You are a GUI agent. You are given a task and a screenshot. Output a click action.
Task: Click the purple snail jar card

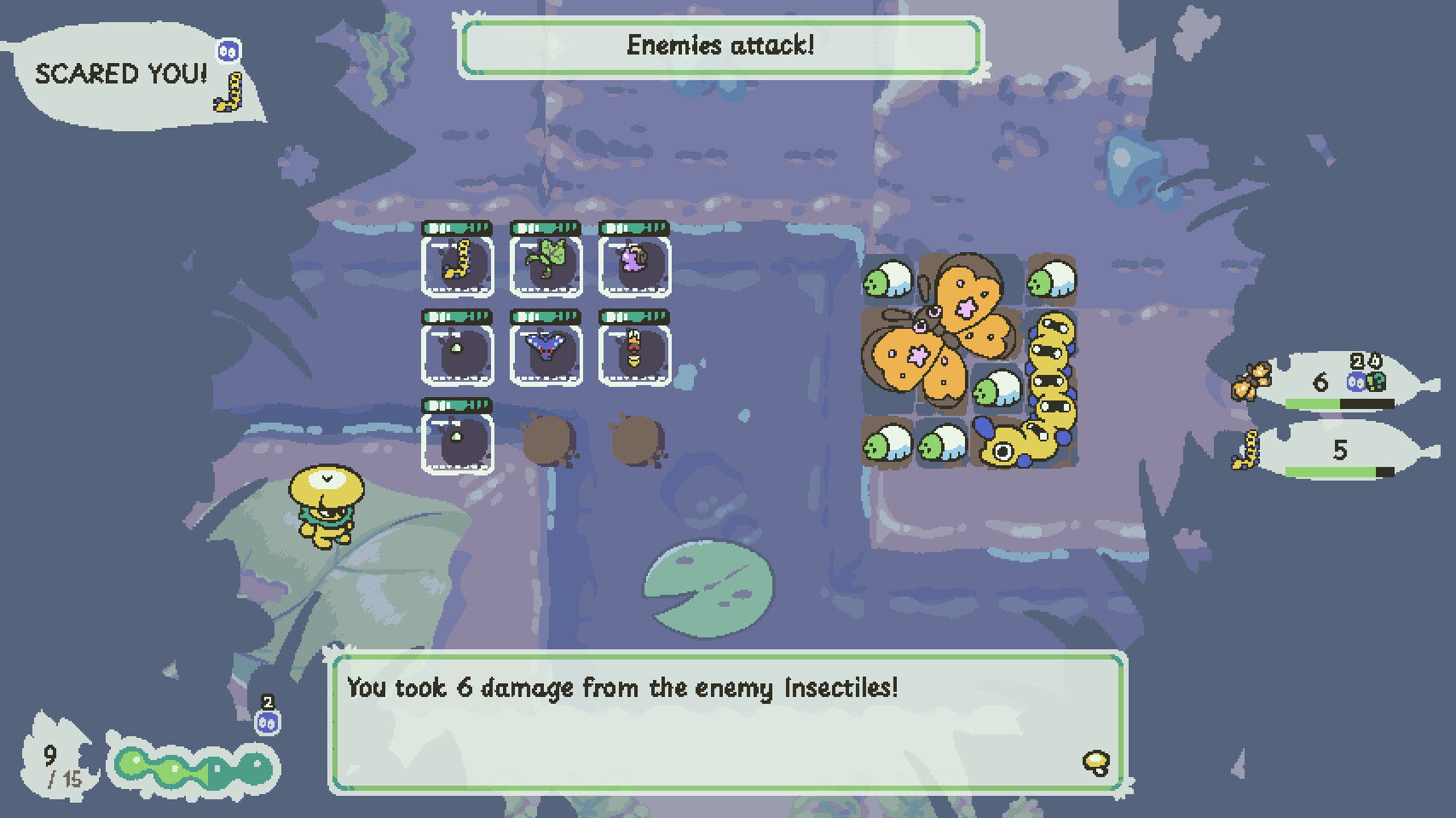click(635, 264)
